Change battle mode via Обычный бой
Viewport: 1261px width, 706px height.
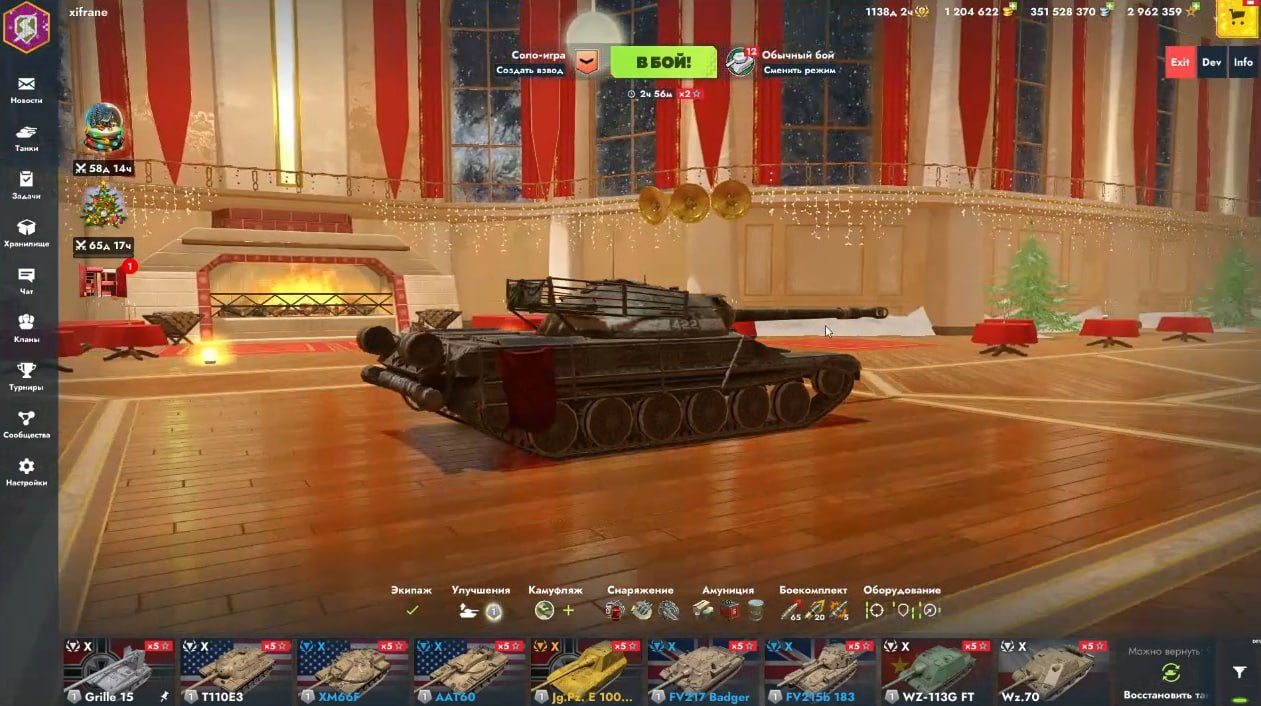pyautogui.click(x=797, y=62)
